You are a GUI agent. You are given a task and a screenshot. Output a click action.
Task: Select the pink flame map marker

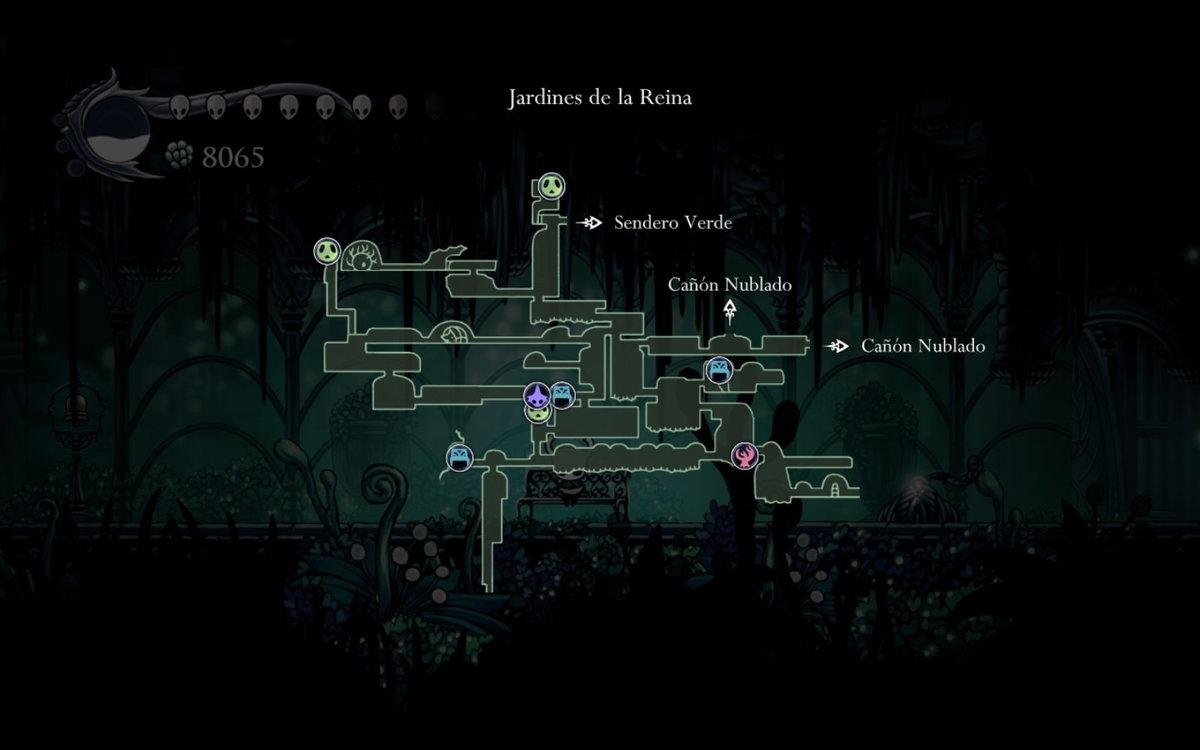[x=744, y=456]
